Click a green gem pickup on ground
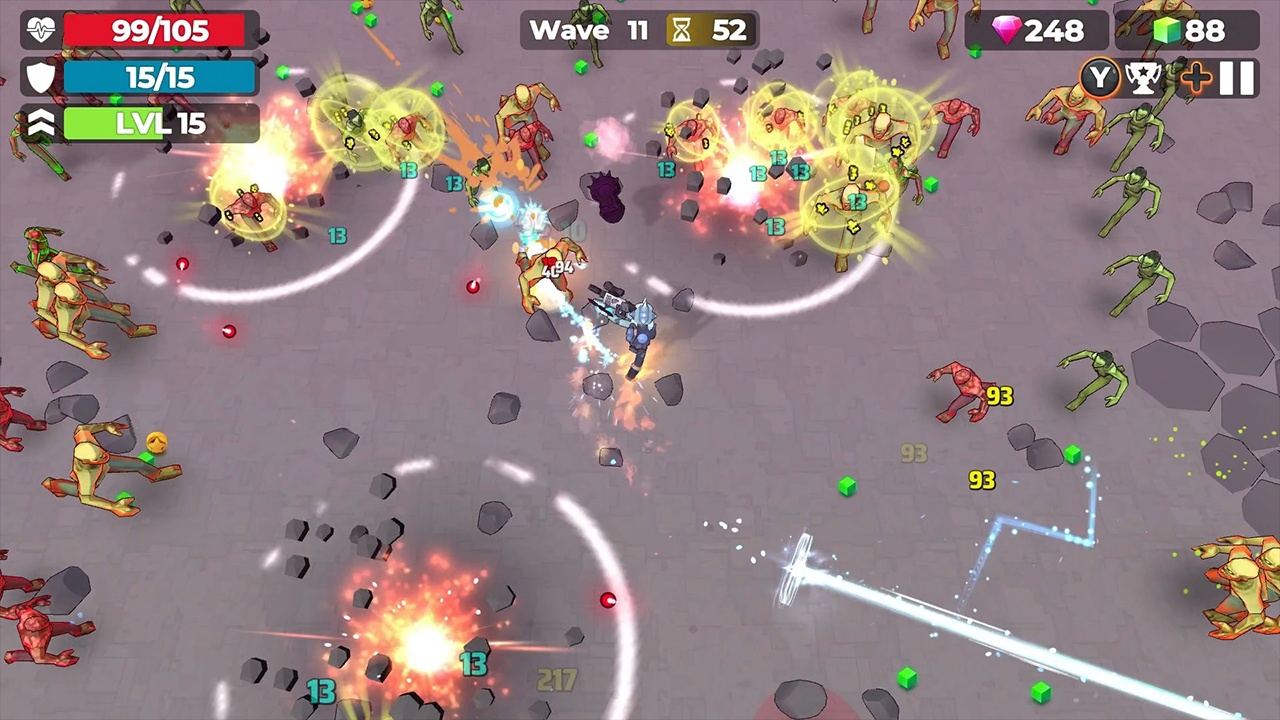 [x=847, y=487]
